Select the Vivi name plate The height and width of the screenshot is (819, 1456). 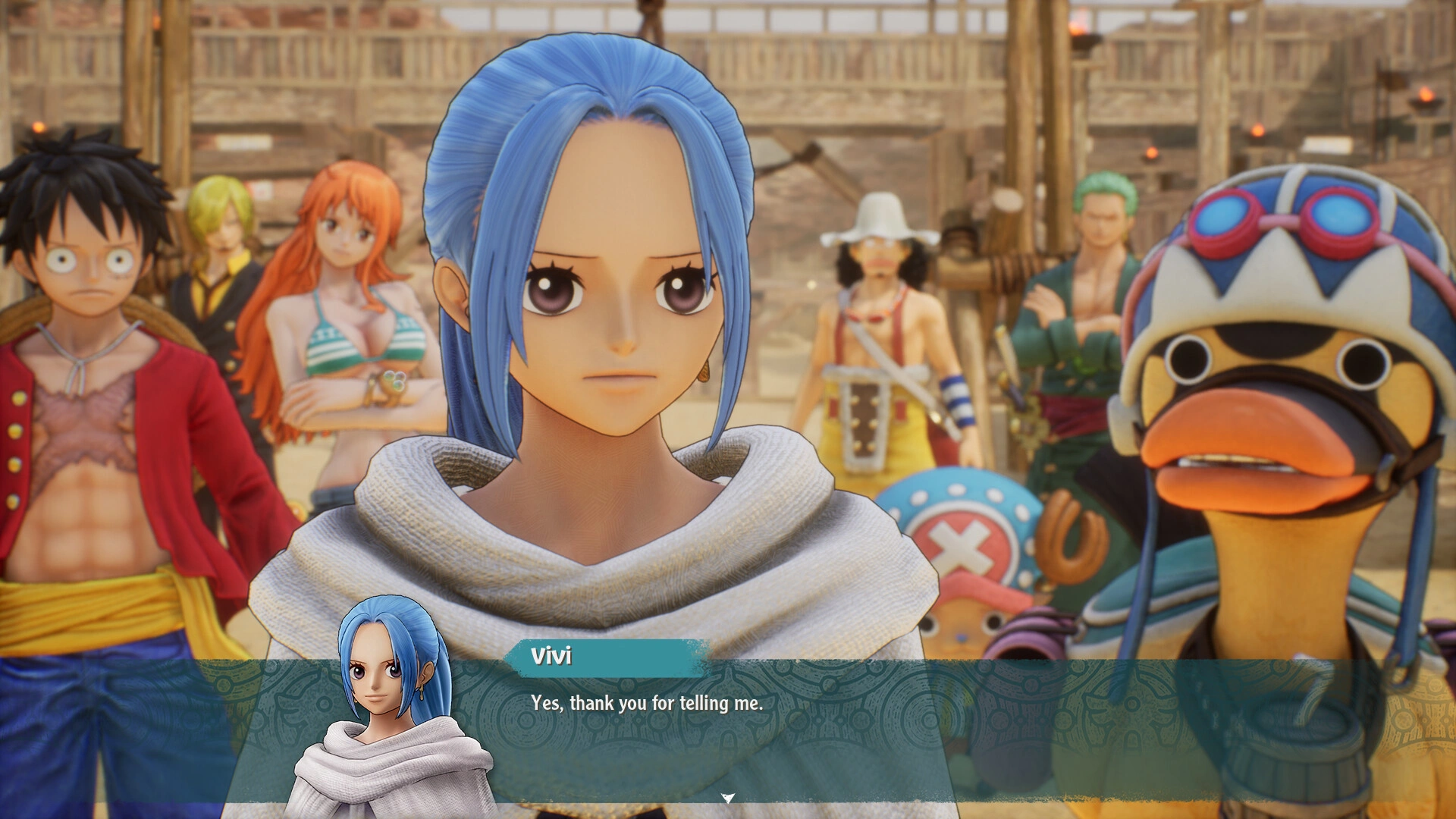(x=599, y=658)
